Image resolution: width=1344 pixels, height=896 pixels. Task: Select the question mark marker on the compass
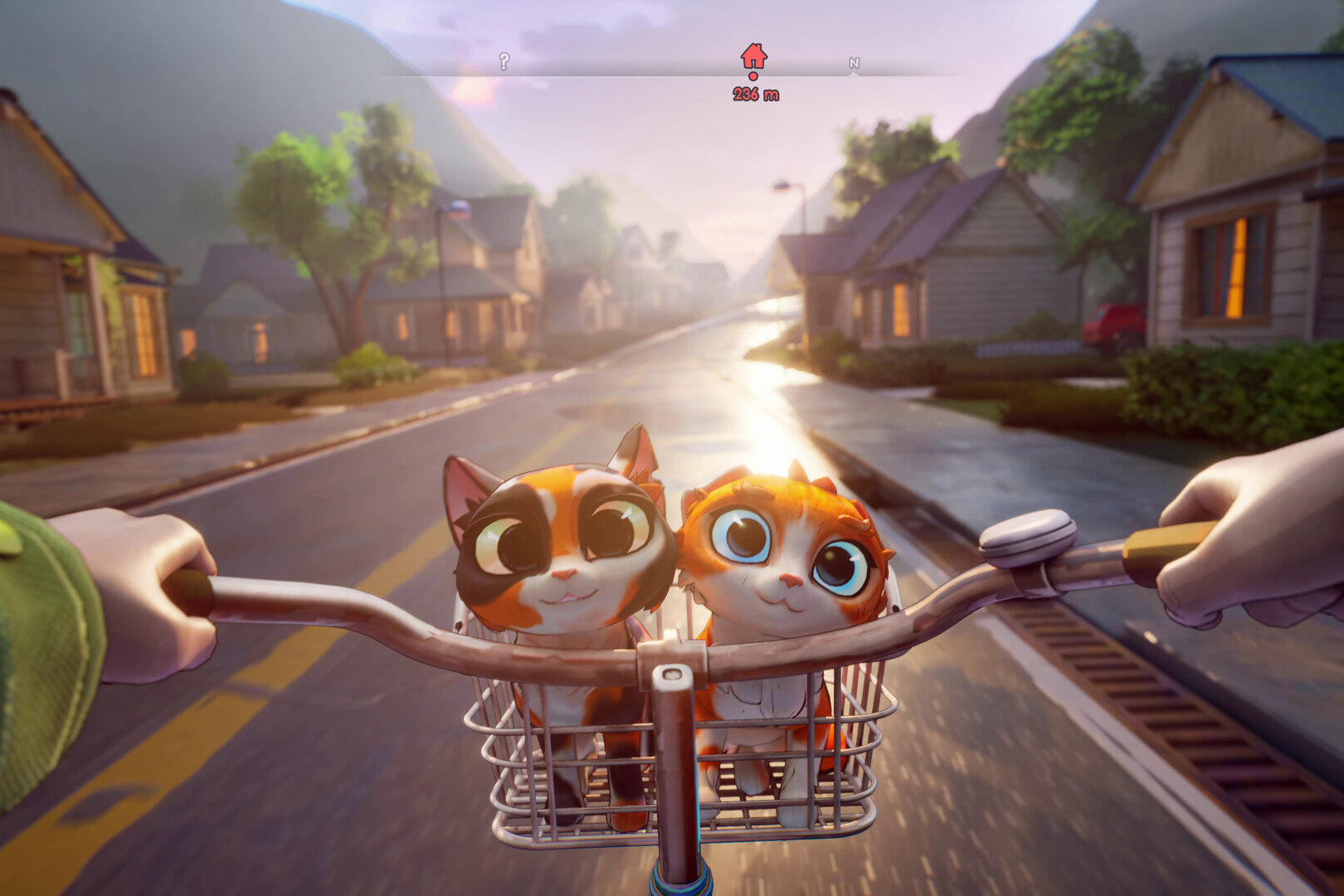504,61
